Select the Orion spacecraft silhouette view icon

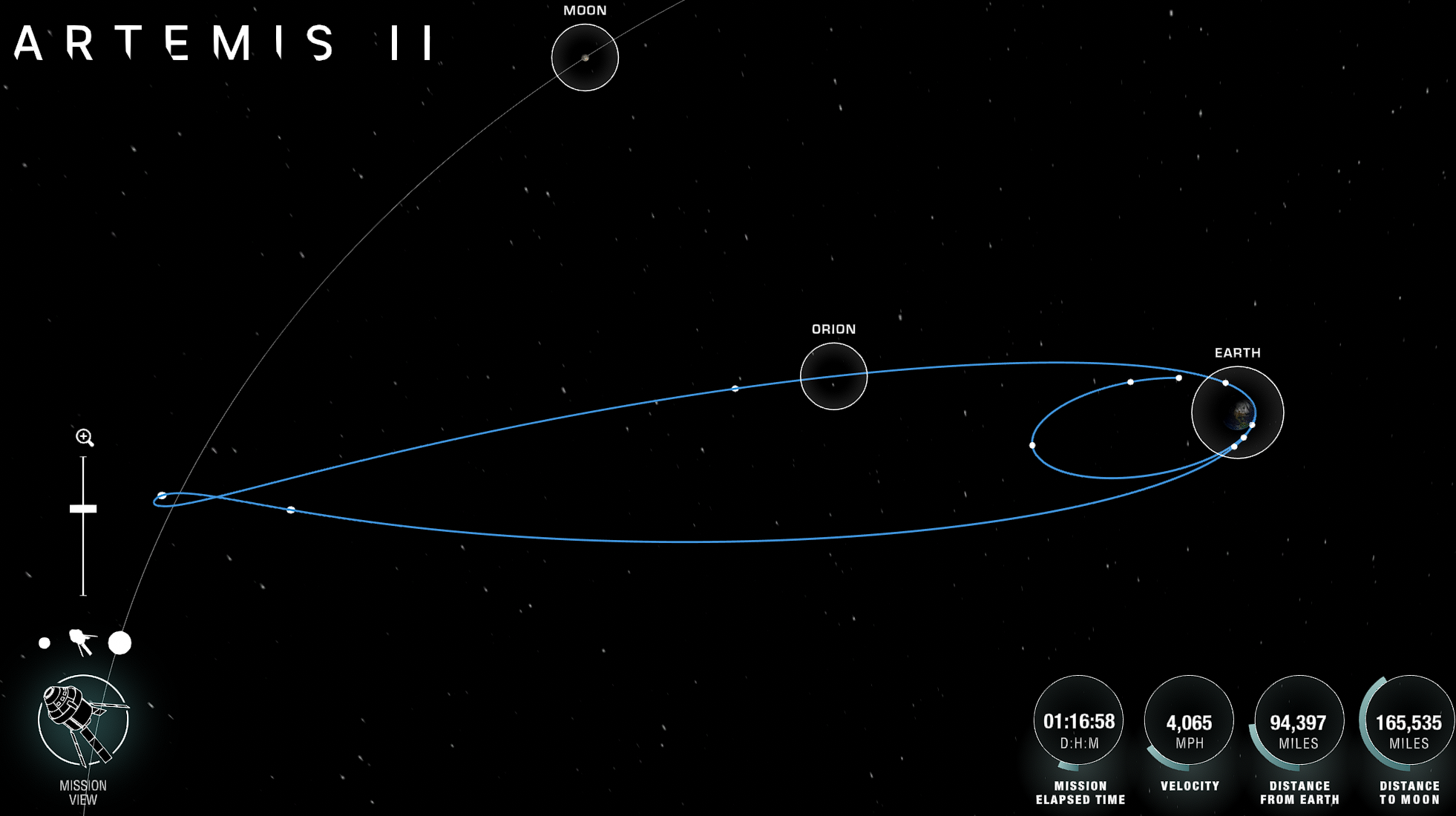[x=82, y=642]
